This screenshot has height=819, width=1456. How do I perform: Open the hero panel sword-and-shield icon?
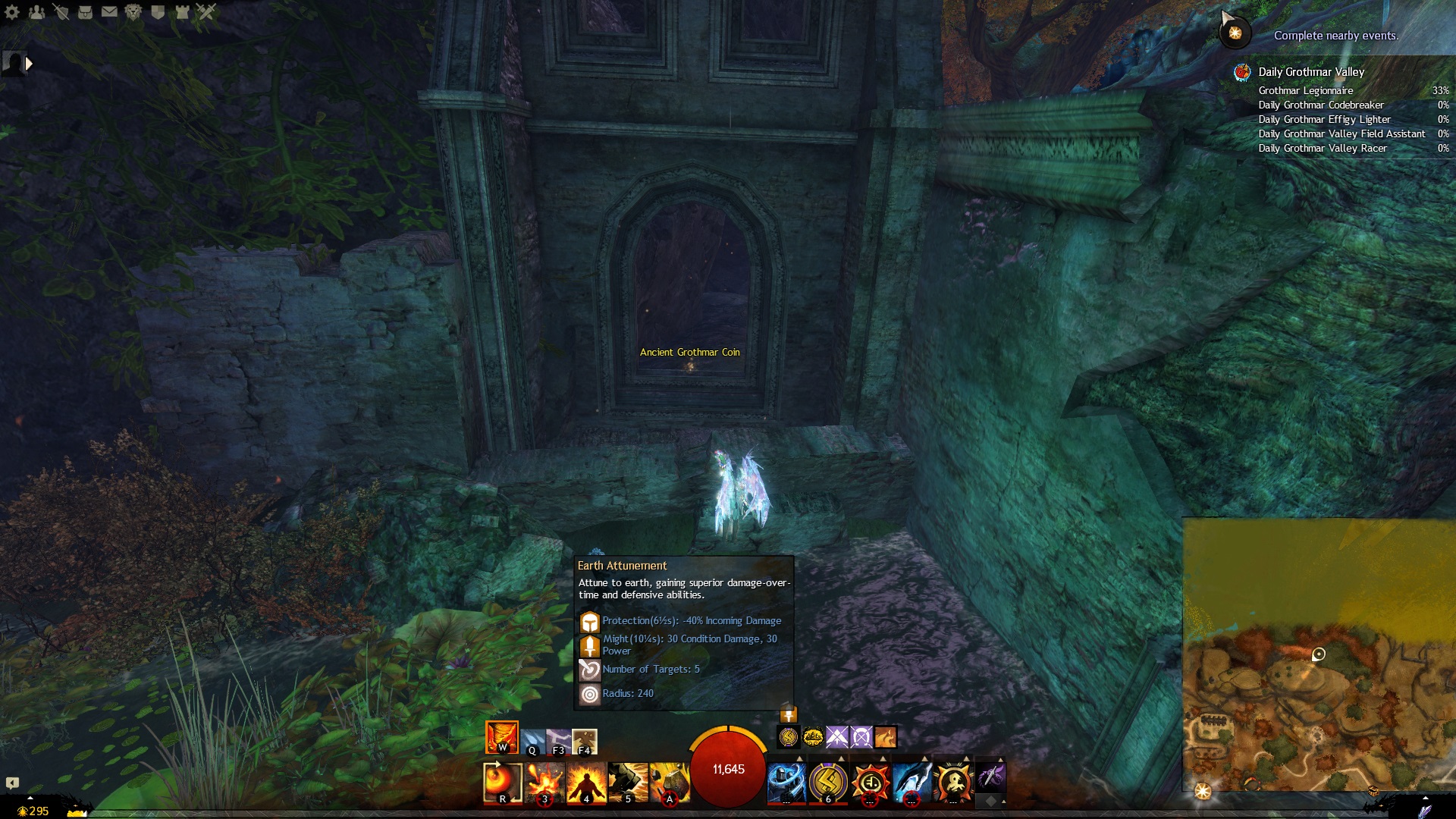(x=61, y=11)
